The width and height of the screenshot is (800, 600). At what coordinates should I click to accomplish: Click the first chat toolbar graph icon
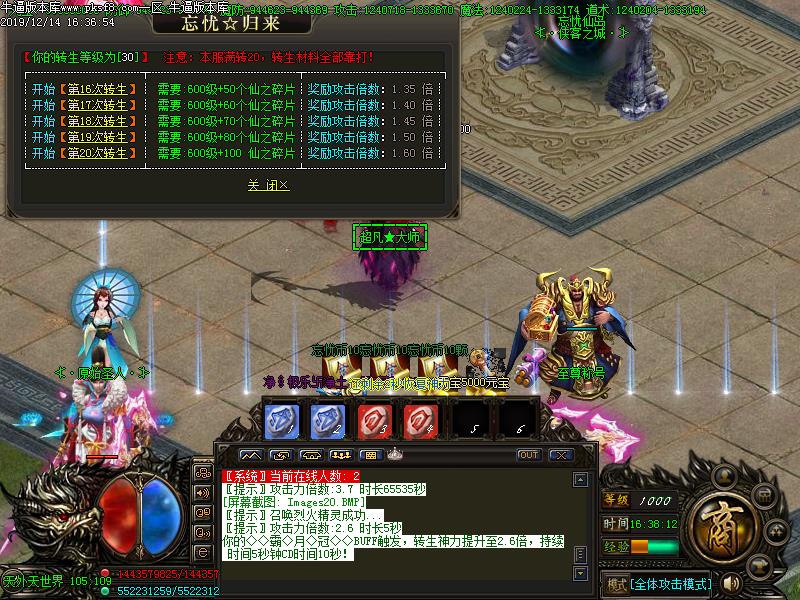[249, 455]
